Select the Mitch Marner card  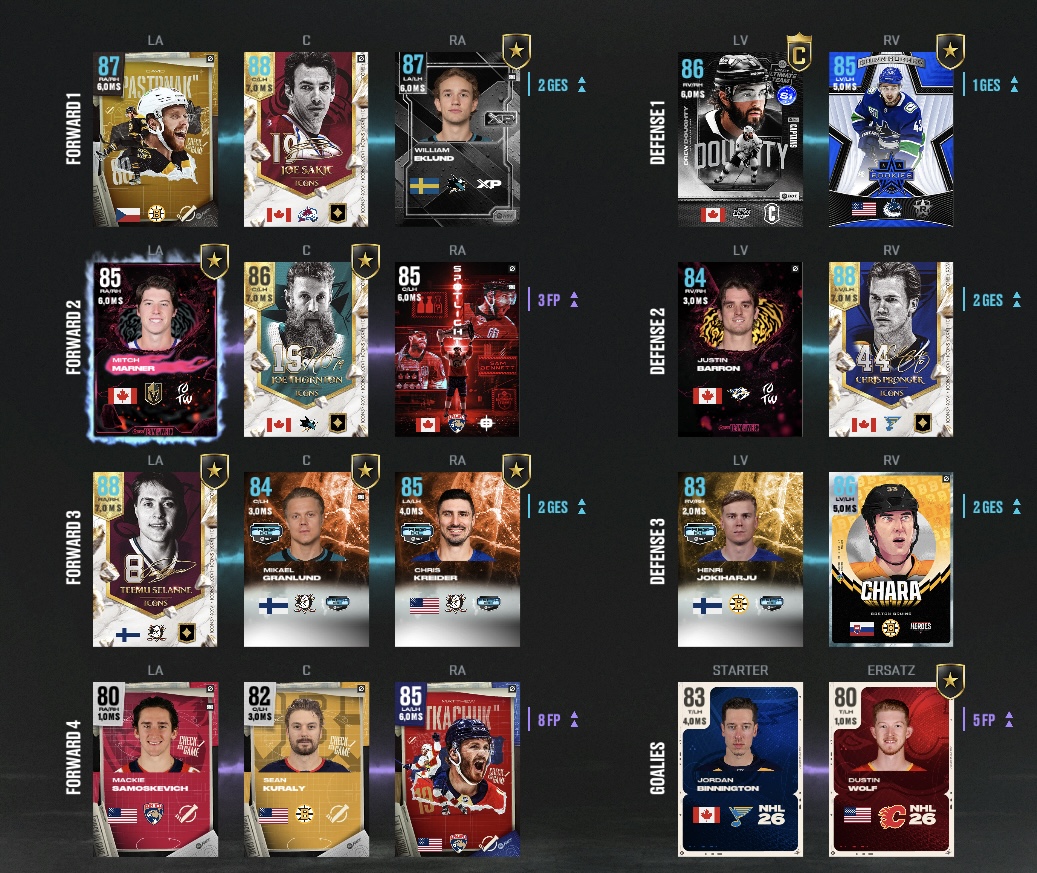(155, 349)
